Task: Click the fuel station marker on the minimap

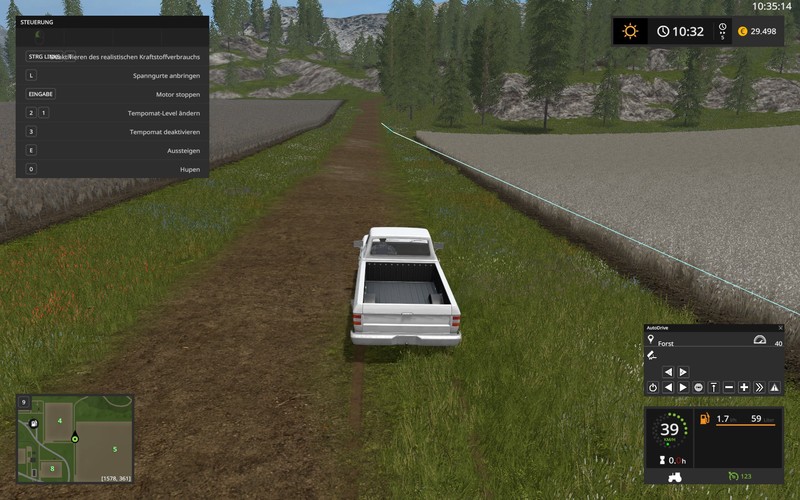Action: 33,423
